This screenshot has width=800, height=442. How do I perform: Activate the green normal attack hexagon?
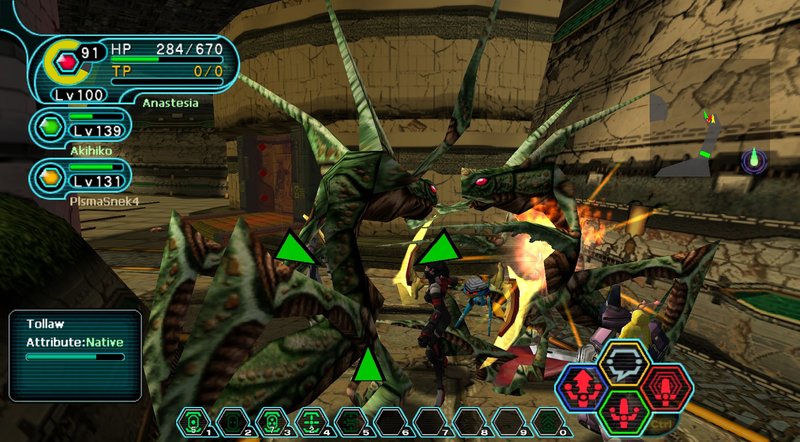pyautogui.click(x=625, y=410)
